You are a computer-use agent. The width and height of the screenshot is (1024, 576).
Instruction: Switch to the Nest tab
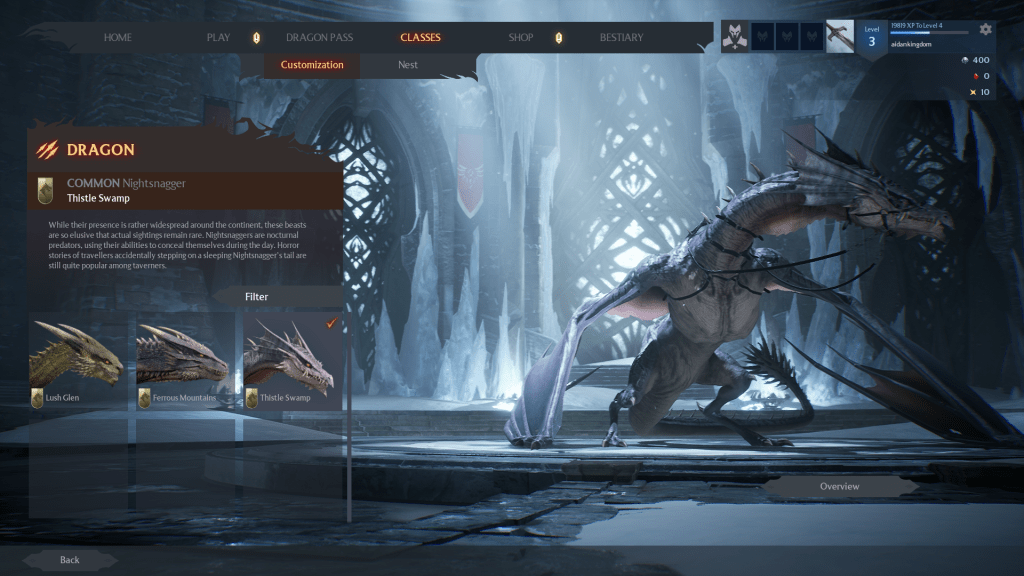pos(408,65)
